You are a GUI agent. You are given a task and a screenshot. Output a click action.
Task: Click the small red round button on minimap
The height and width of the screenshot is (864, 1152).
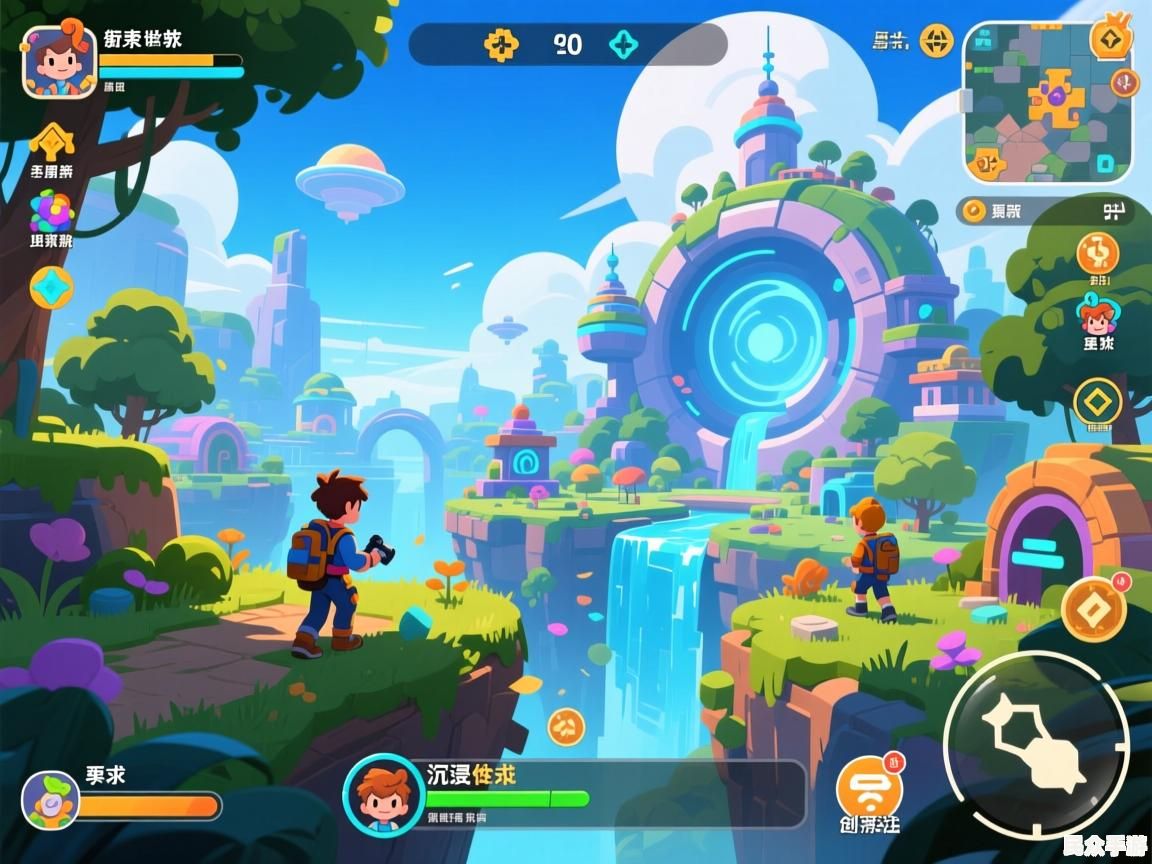coord(1125,83)
